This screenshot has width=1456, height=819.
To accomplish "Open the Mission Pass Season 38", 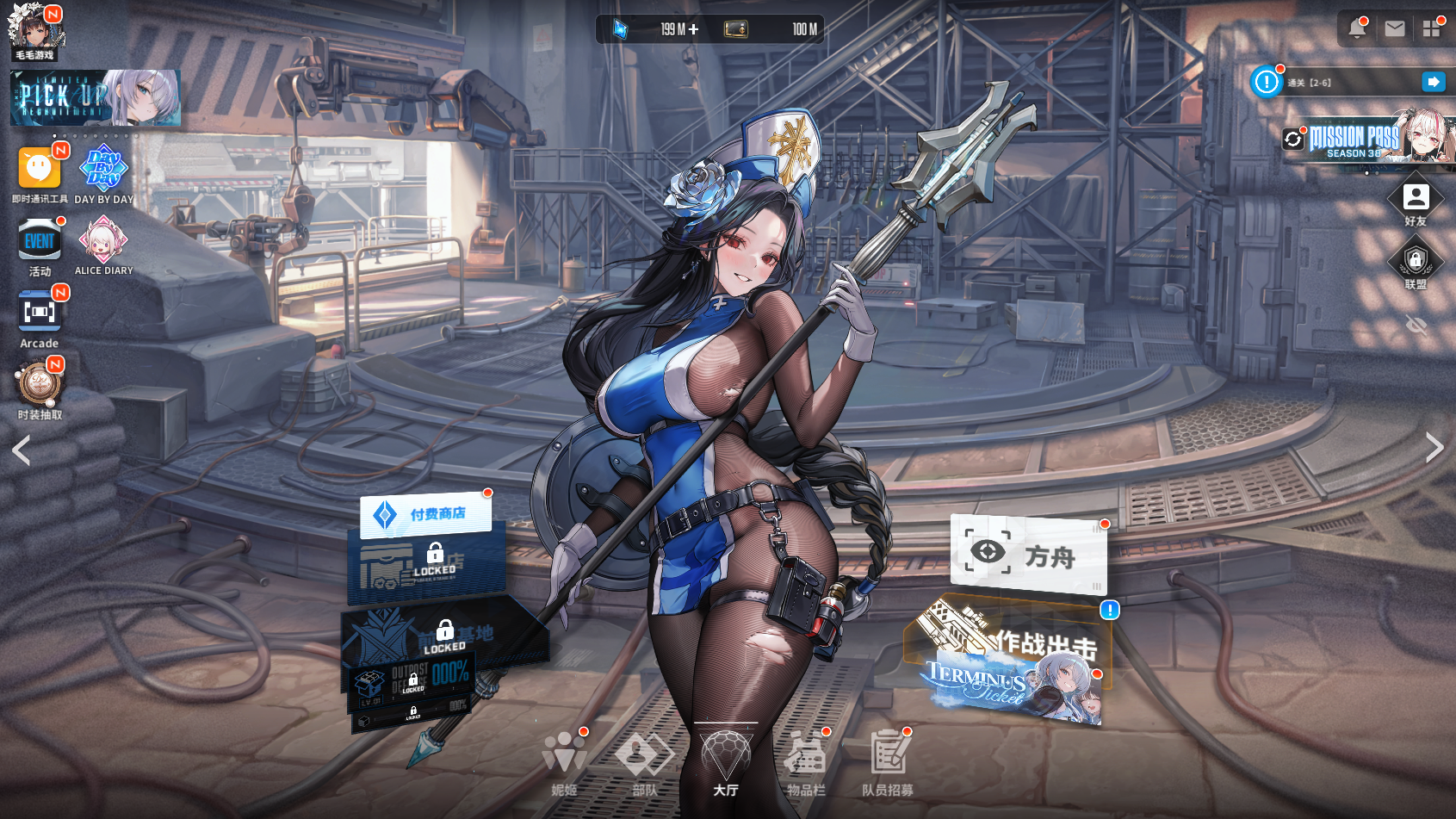I will point(1369,140).
